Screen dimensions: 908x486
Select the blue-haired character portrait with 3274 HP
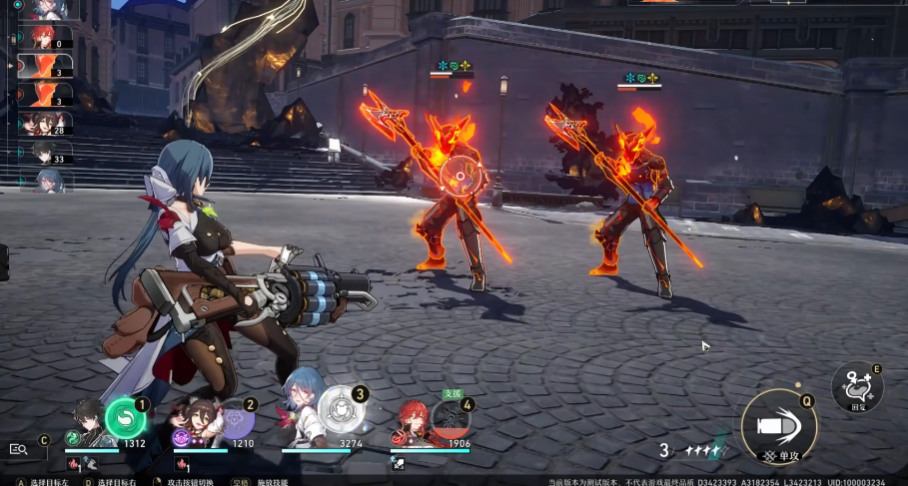pos(303,413)
